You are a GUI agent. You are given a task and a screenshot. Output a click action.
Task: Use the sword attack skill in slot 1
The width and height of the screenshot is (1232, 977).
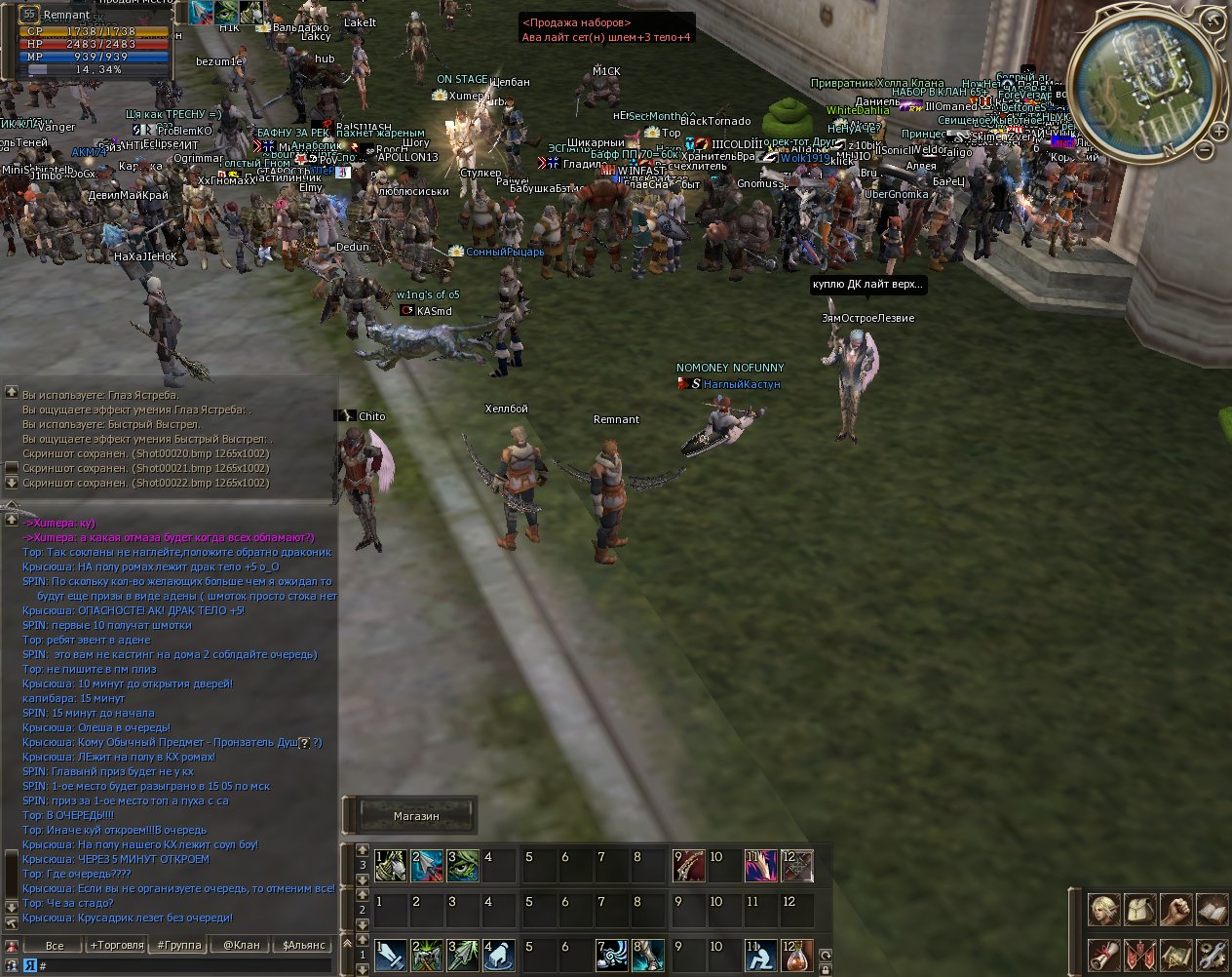point(391,955)
